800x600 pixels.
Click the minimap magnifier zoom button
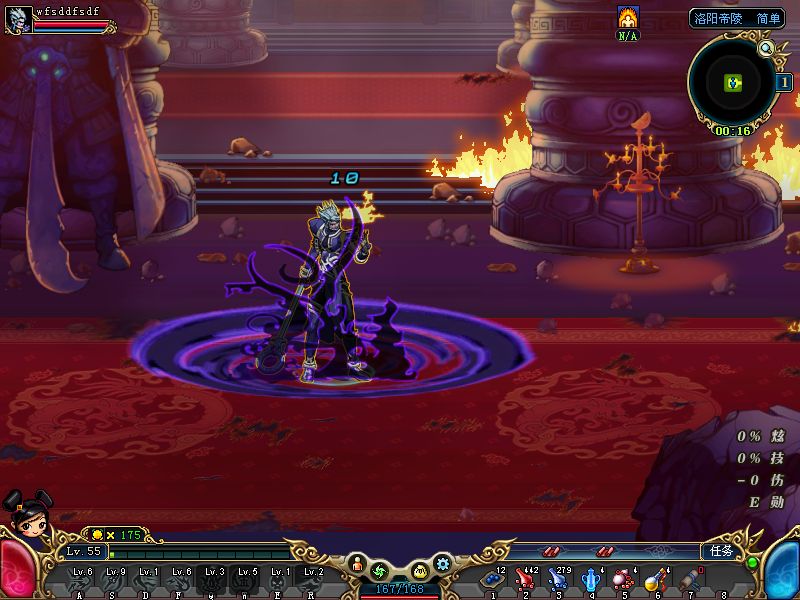(766, 48)
